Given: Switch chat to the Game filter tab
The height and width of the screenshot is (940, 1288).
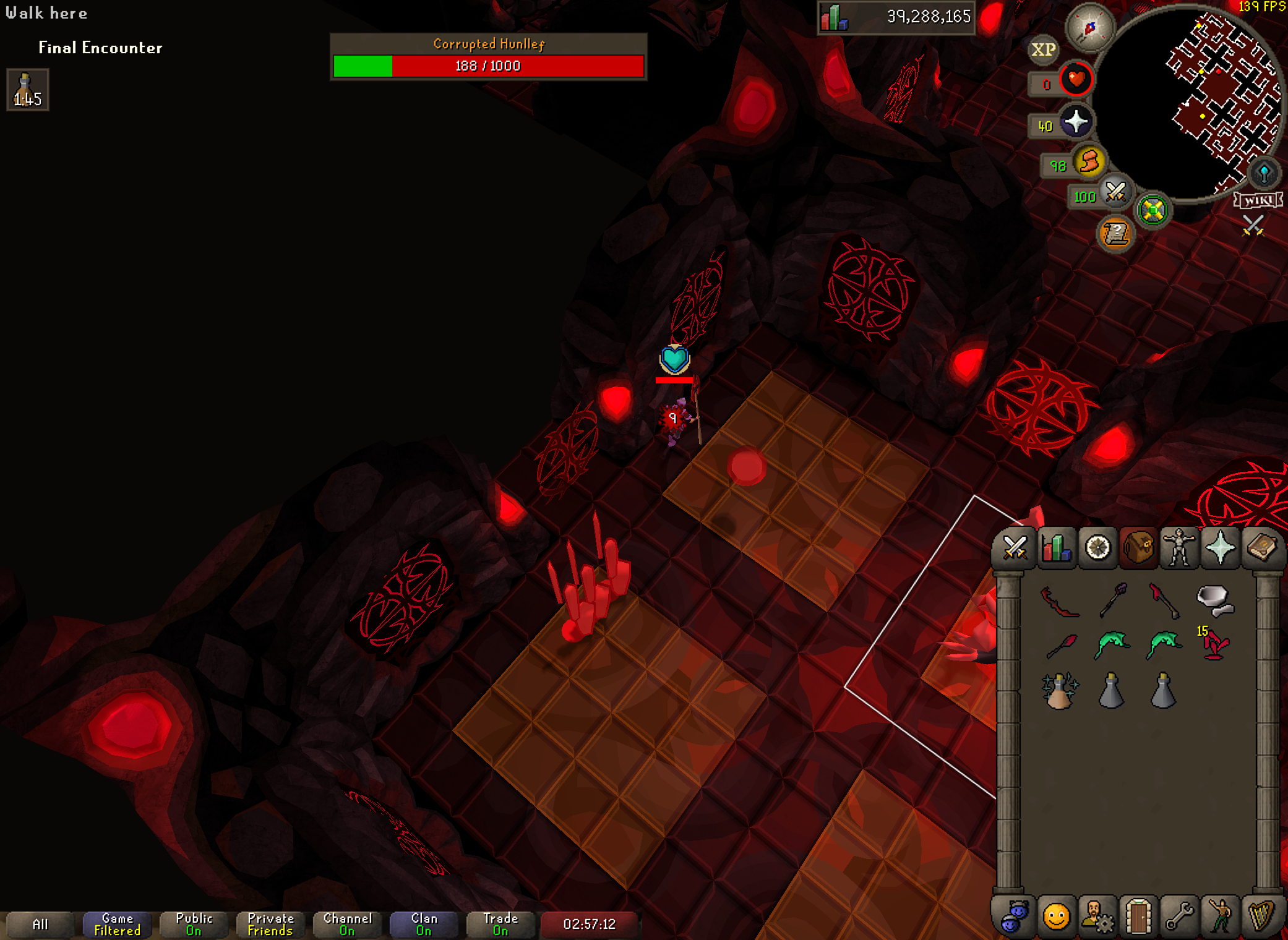Looking at the screenshot, I should 117,924.
